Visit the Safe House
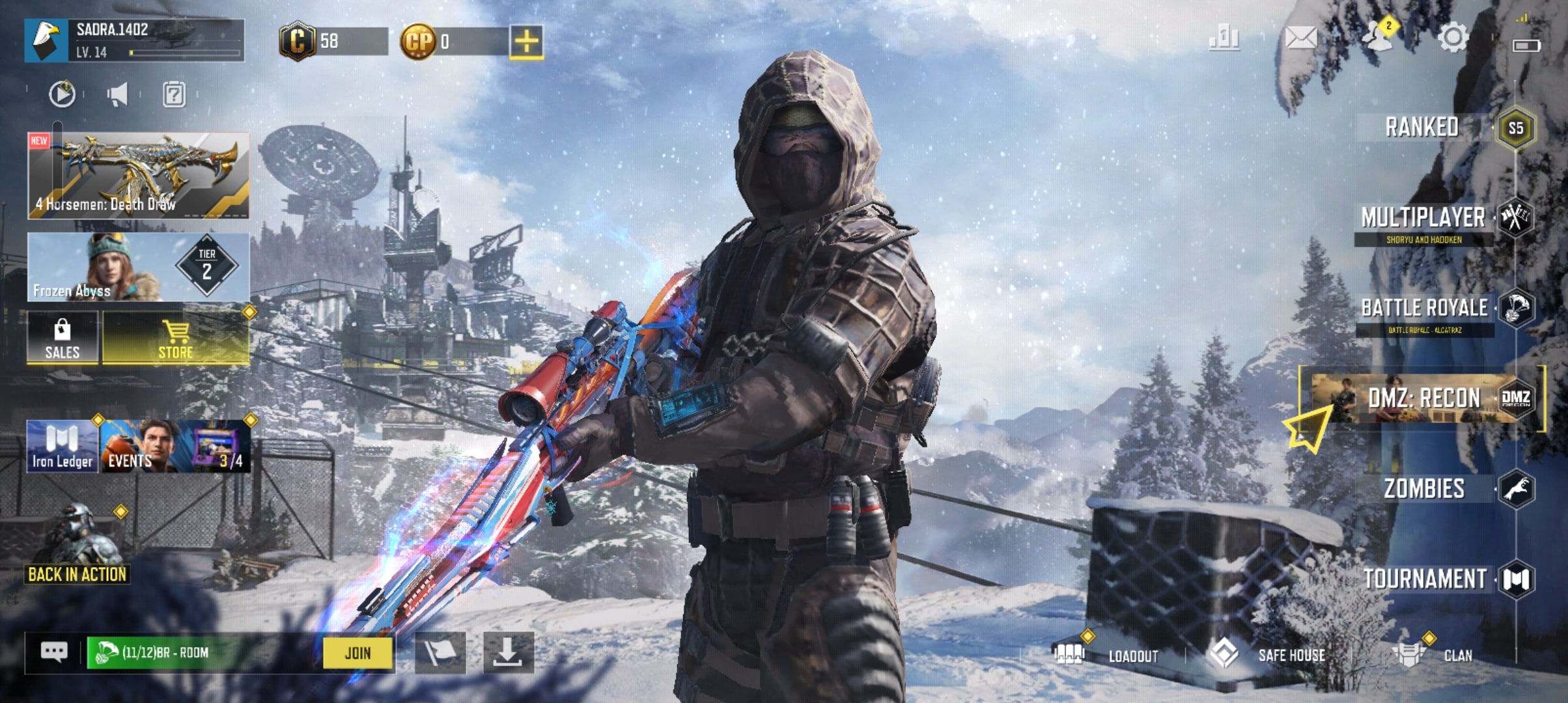The width and height of the screenshot is (1568, 703). click(1291, 655)
